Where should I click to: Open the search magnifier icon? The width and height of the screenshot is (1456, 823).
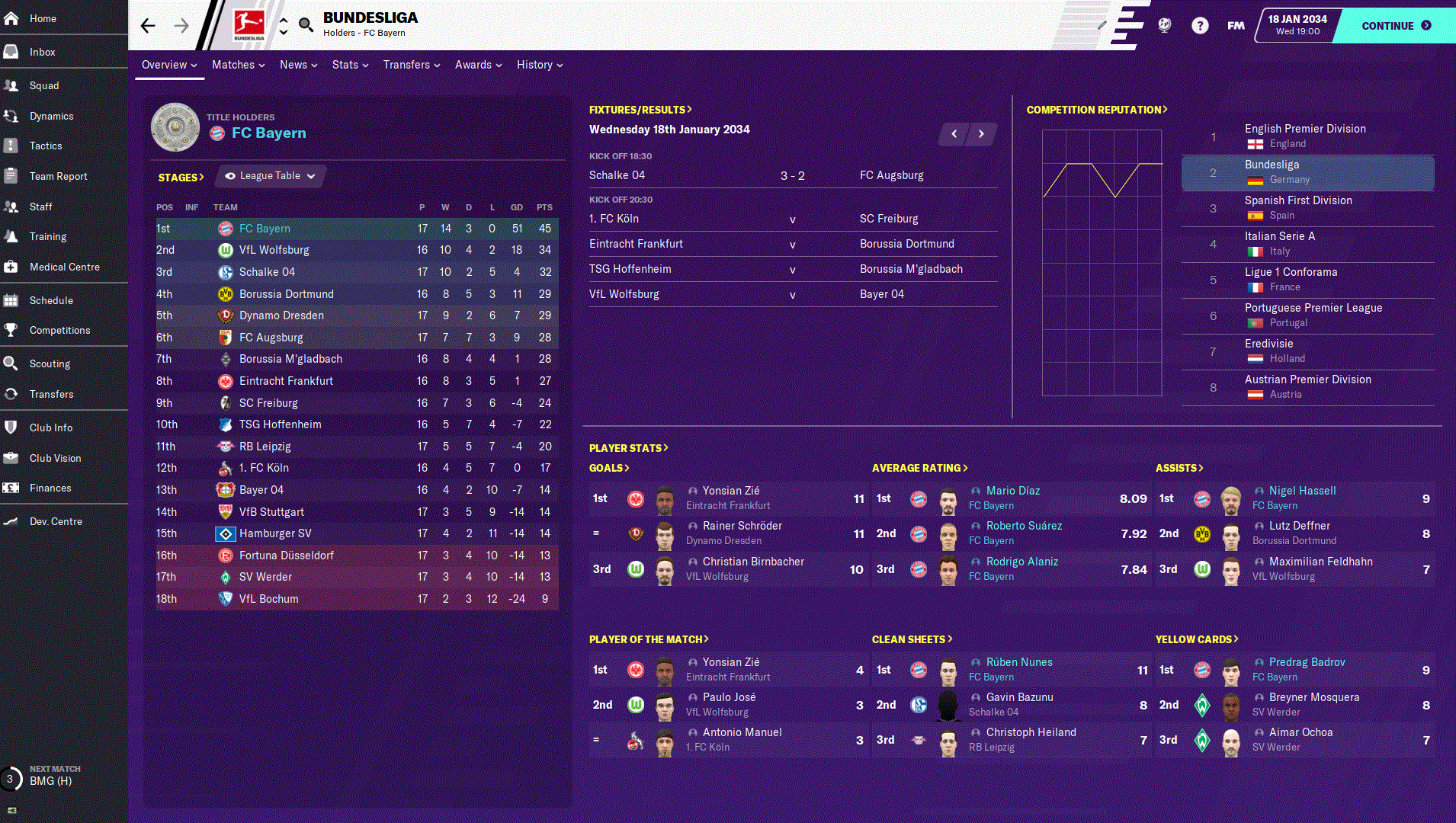[306, 25]
